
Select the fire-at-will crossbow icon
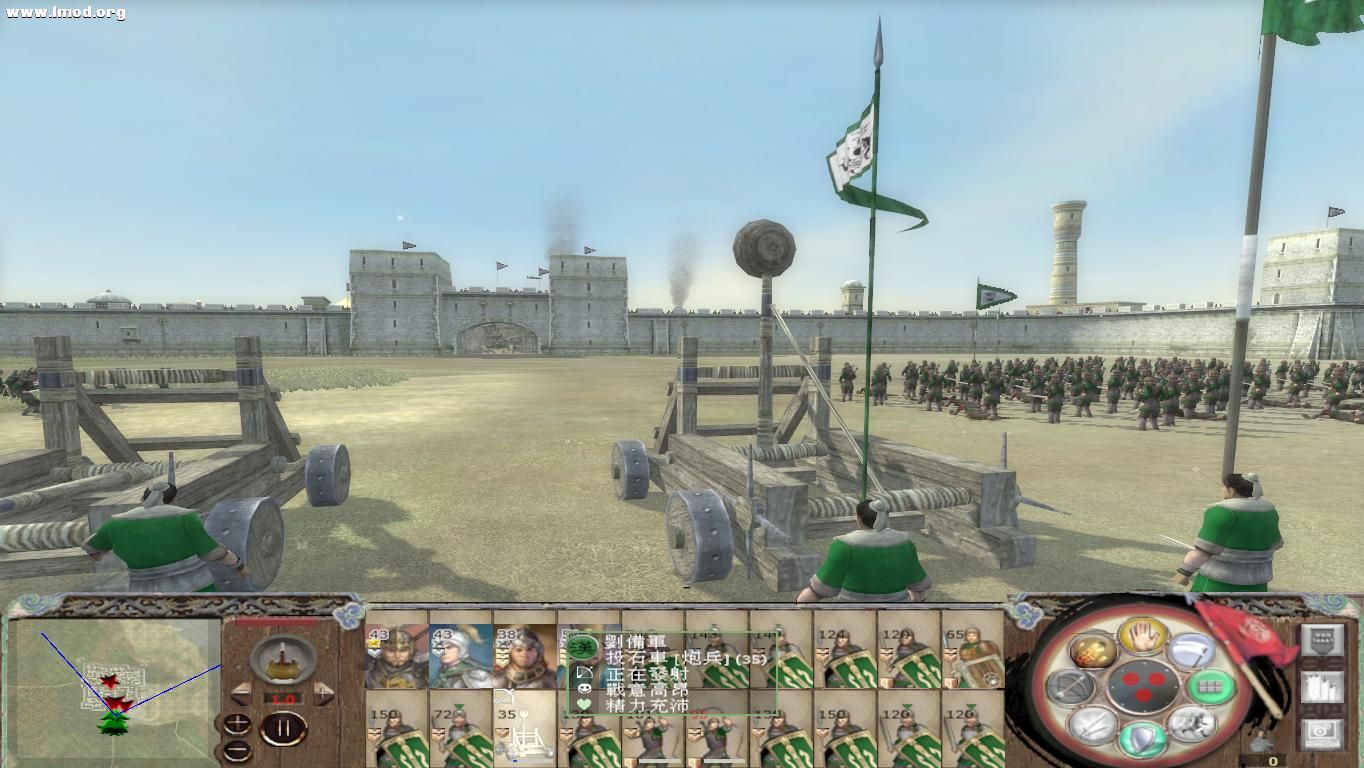point(1069,686)
